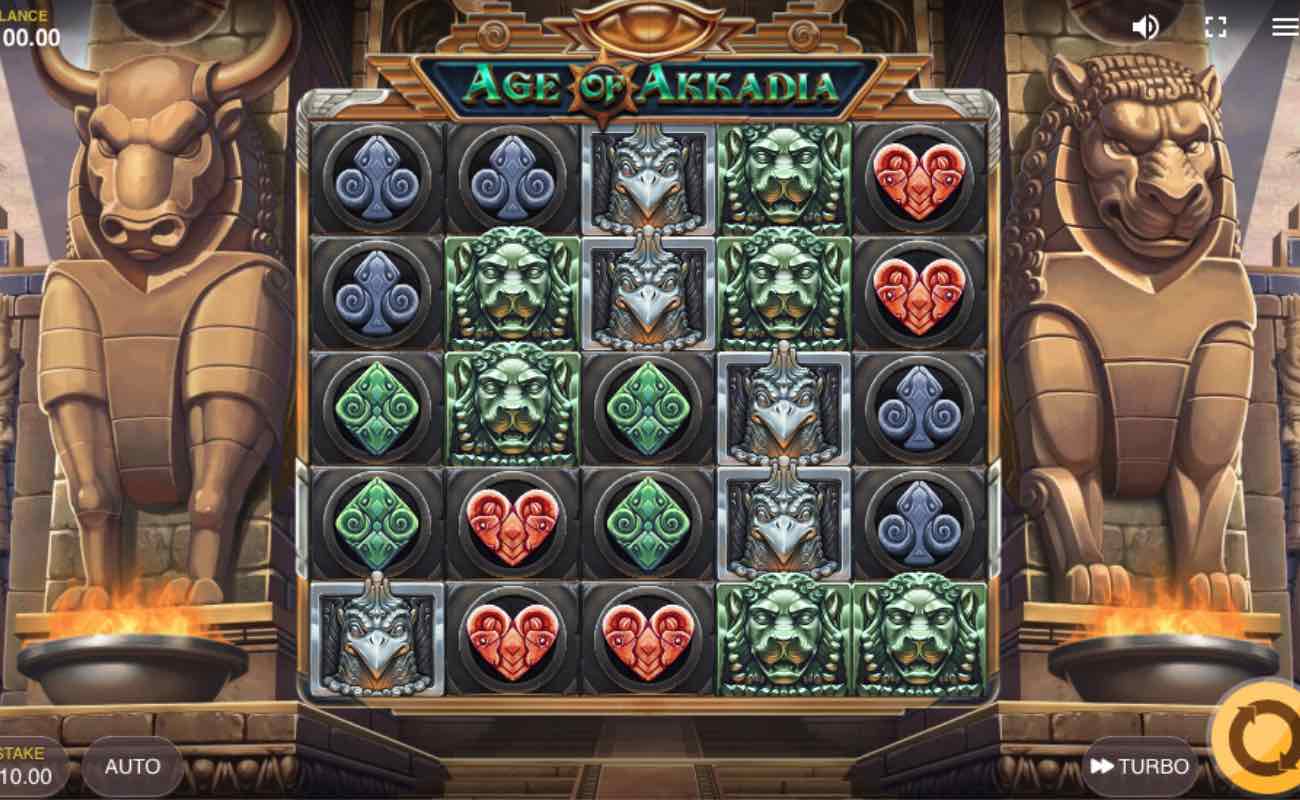Select a red heart symbol on the right reel
The height and width of the screenshot is (800, 1300).
click(x=921, y=180)
